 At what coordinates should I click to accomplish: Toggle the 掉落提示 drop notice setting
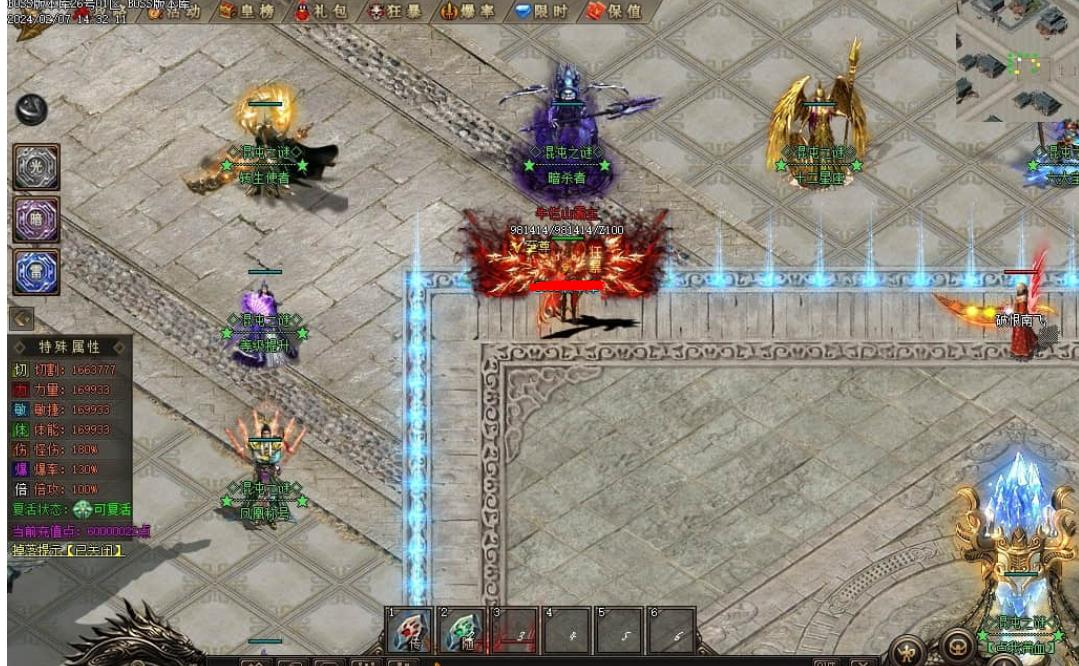(x=67, y=550)
